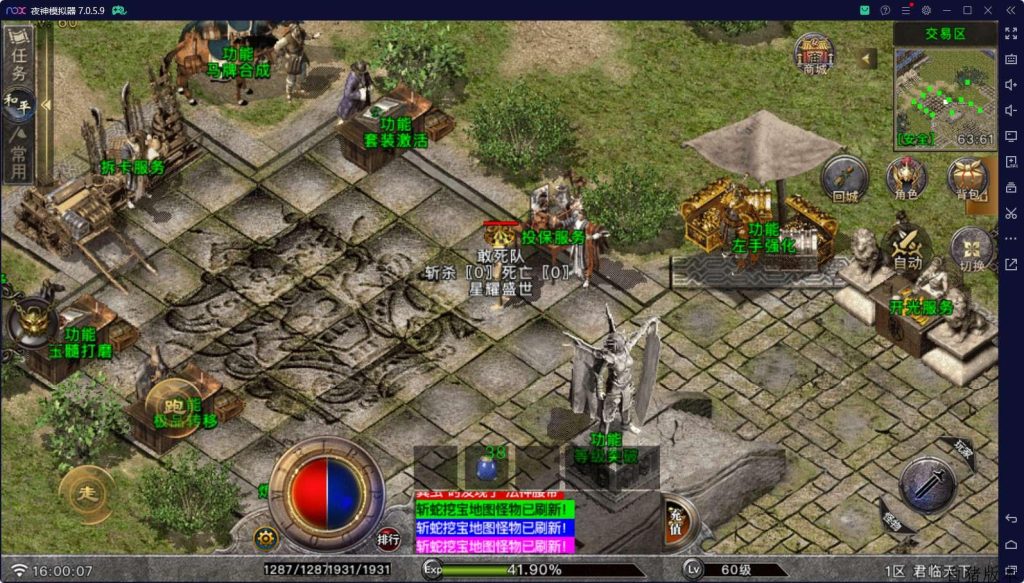Select the 怪物 monster target button
The width and height of the screenshot is (1024, 583).
click(894, 517)
